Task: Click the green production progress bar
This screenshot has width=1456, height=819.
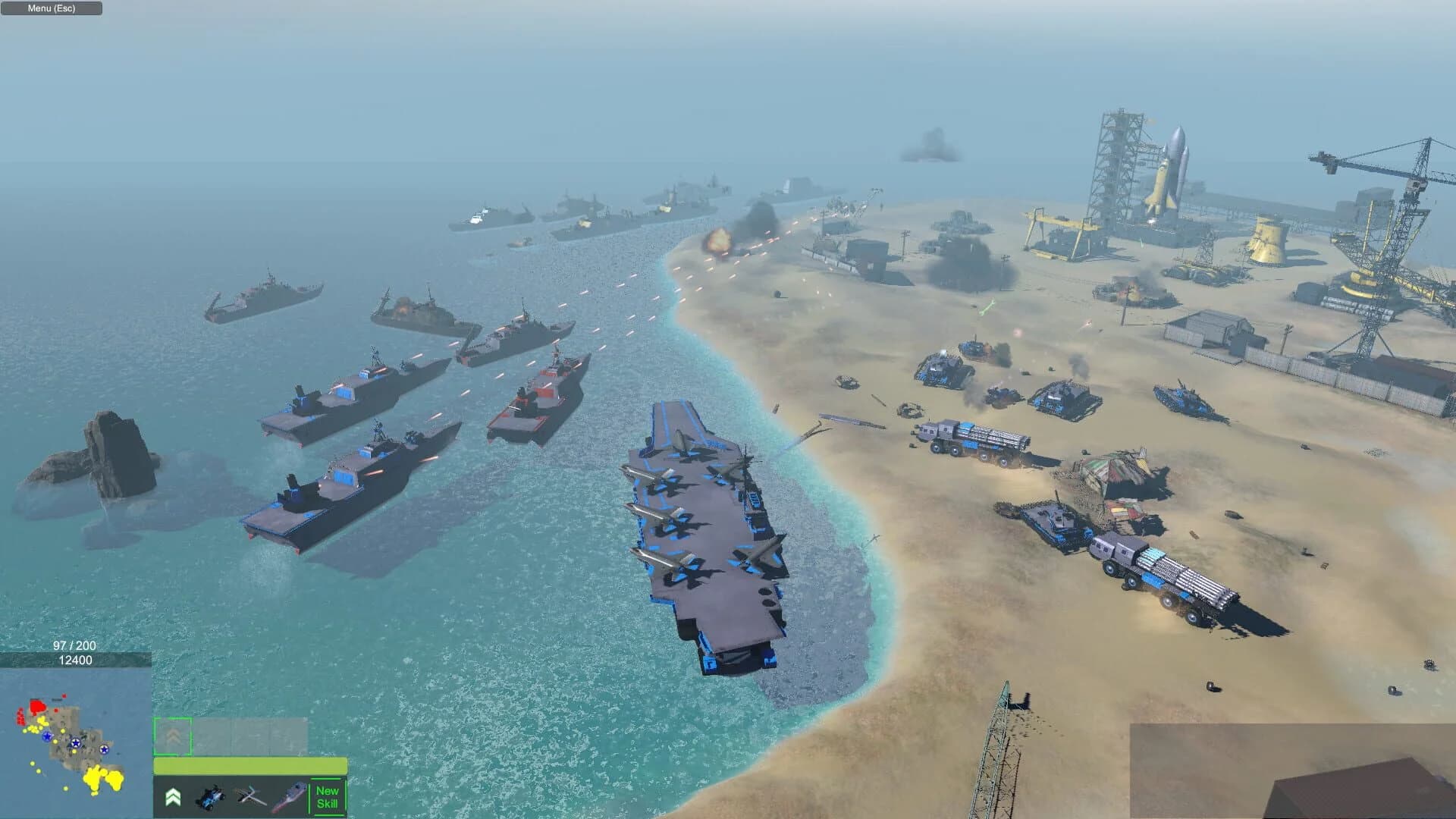Action: click(x=250, y=766)
